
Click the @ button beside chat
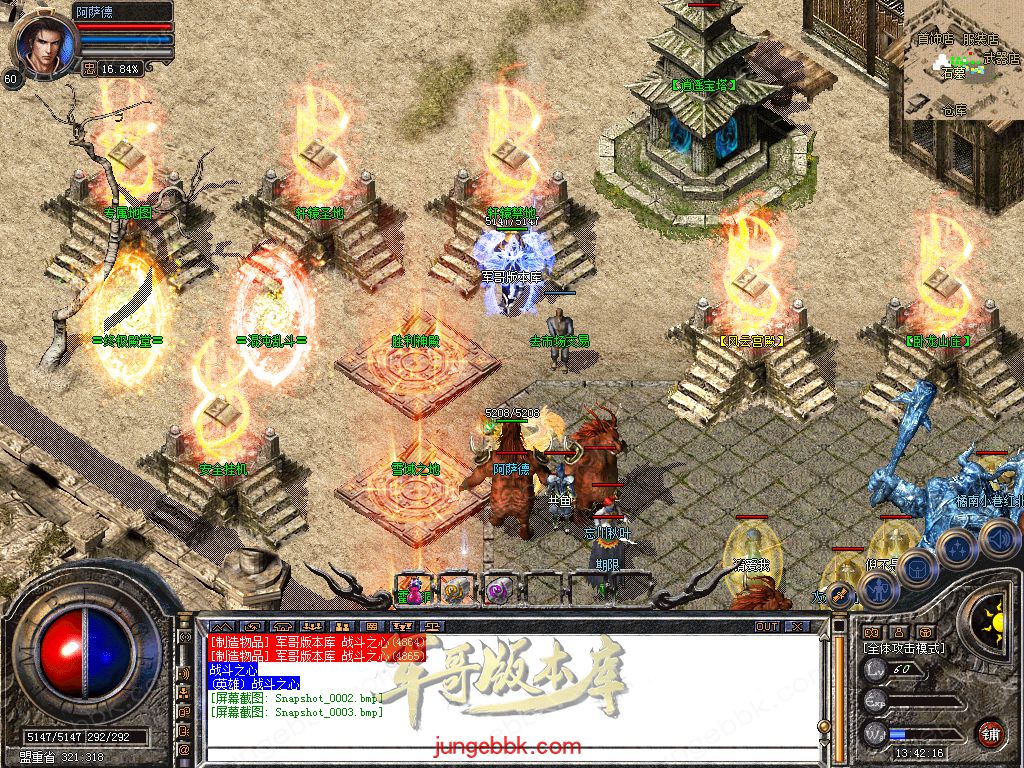tap(184, 748)
